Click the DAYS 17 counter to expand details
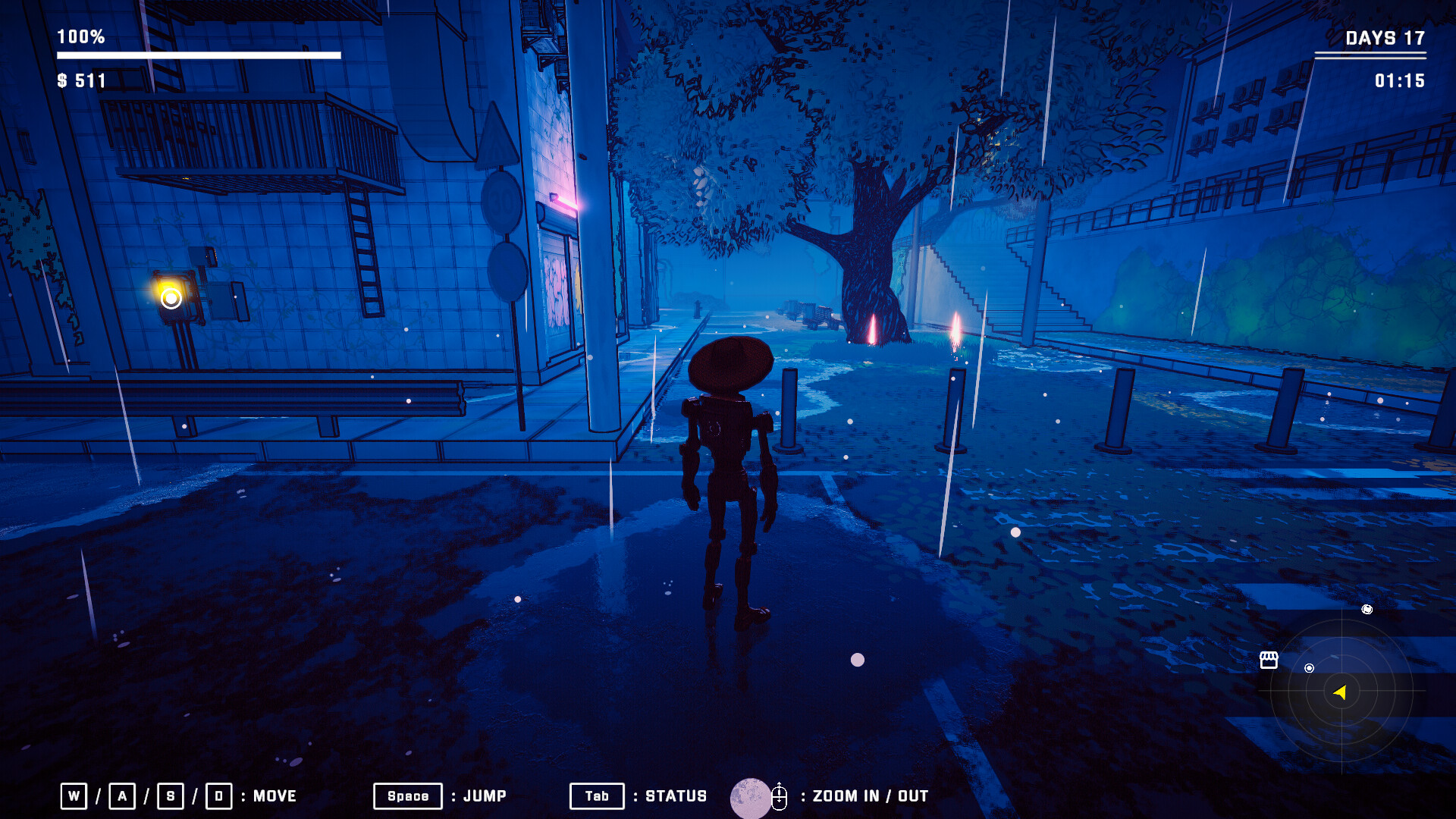Viewport: 1456px width, 819px height. [x=1385, y=39]
